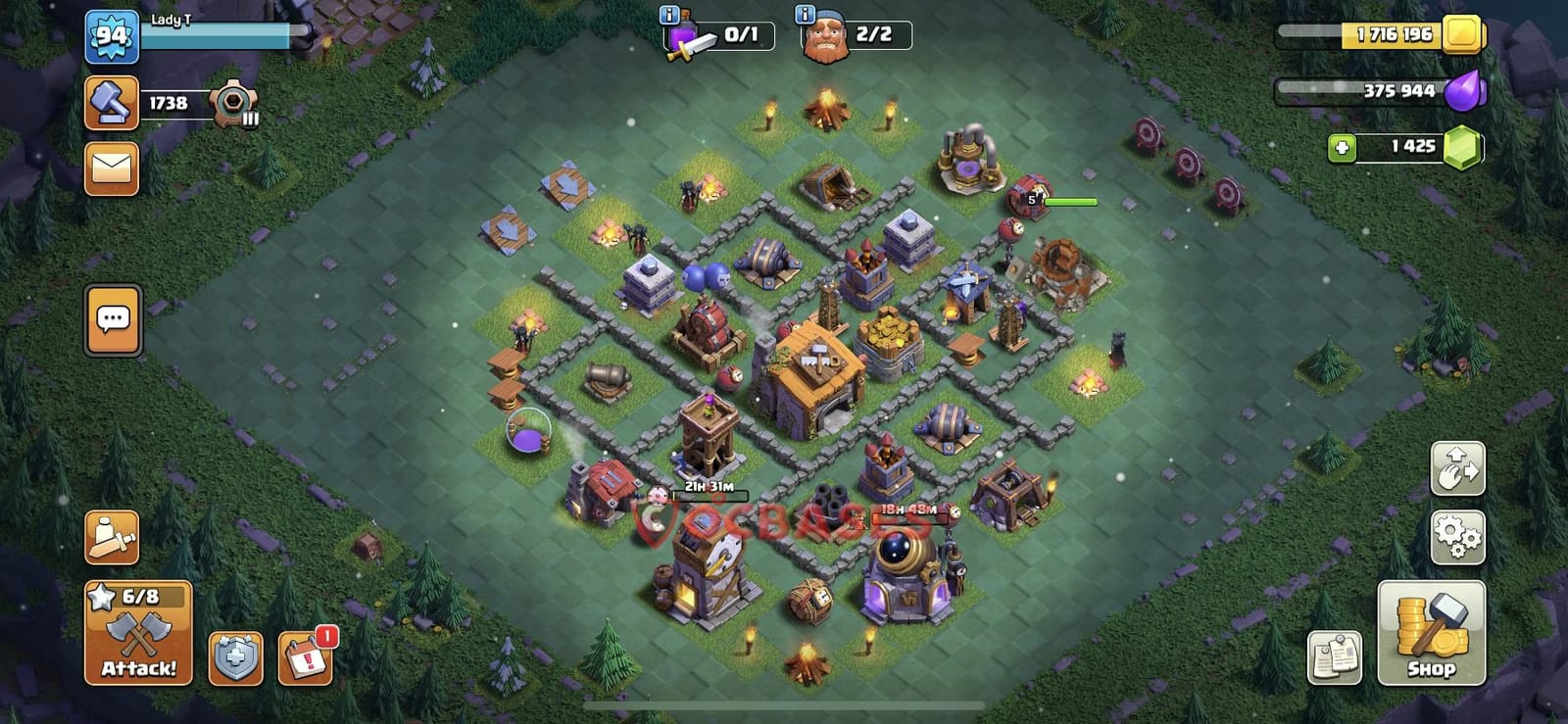1568x724 pixels.
Task: Open the chat panel via speech bubble
Action: (x=113, y=320)
